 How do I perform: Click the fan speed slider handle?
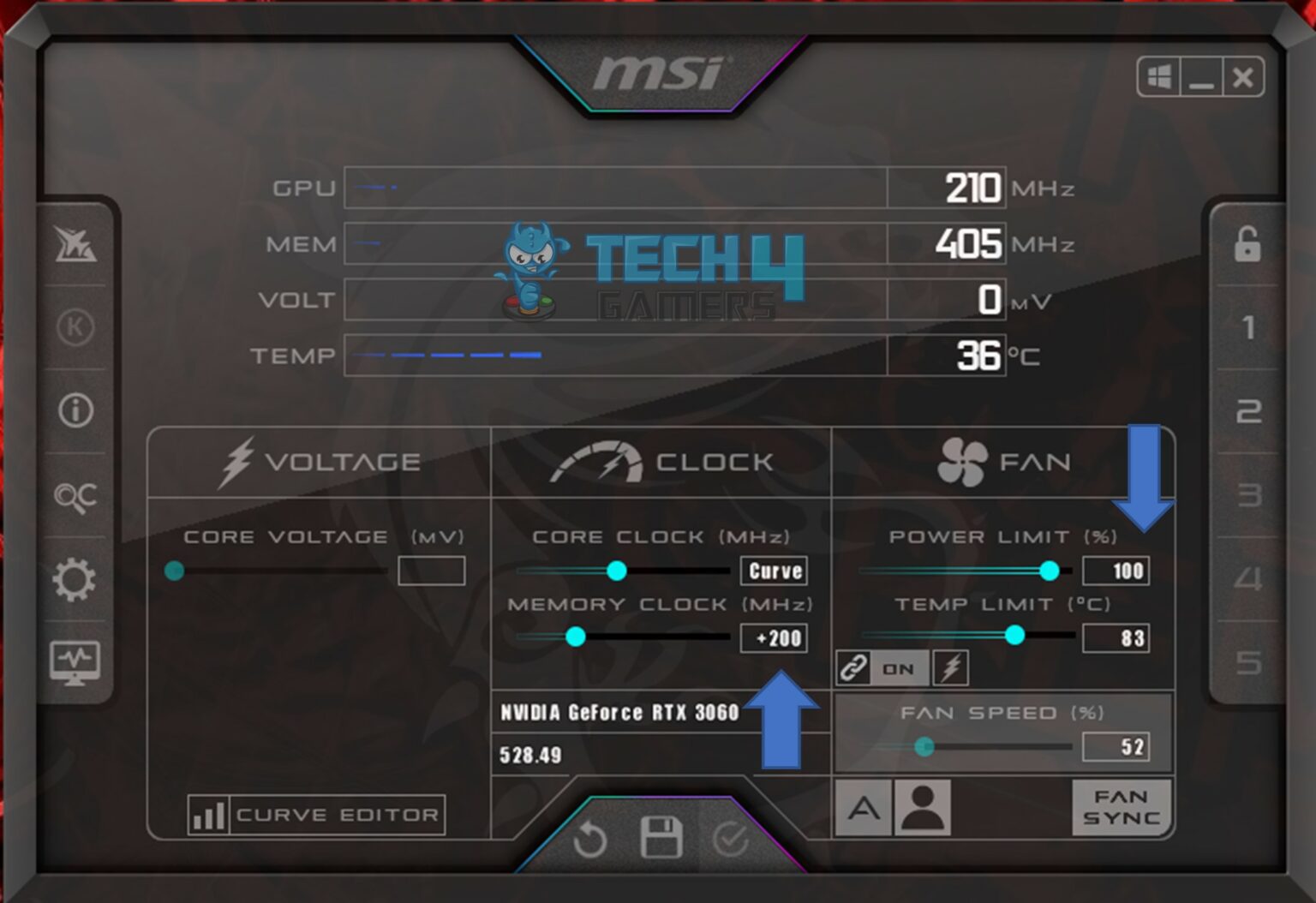(925, 747)
